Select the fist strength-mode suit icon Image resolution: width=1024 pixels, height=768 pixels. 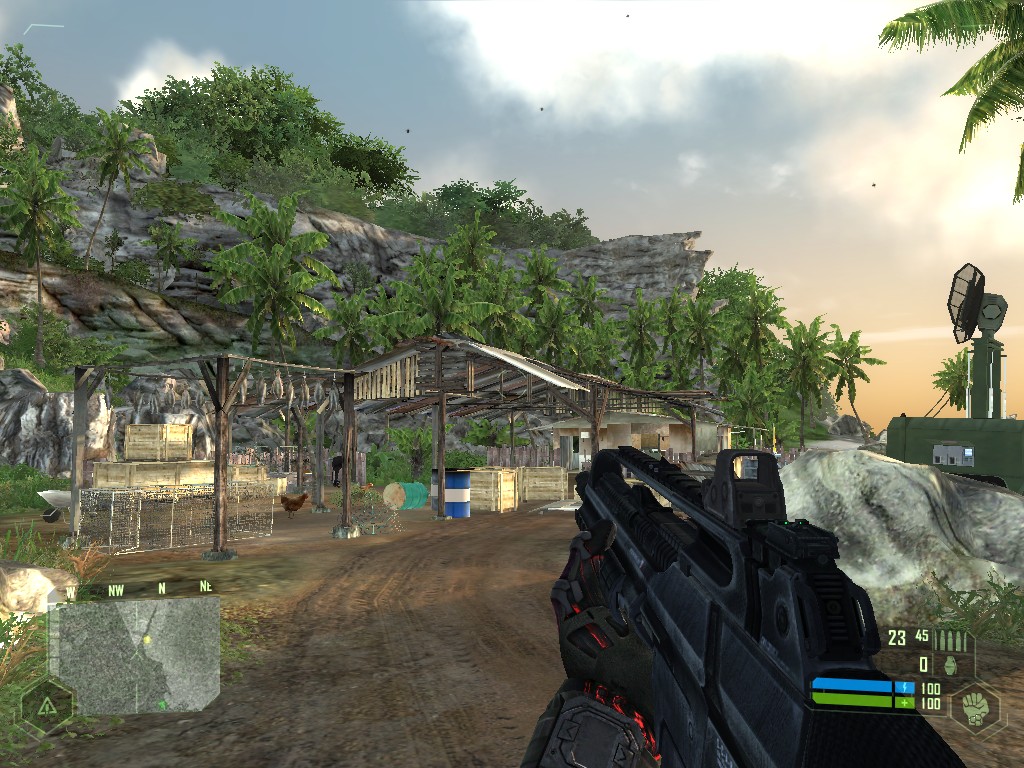pos(976,706)
